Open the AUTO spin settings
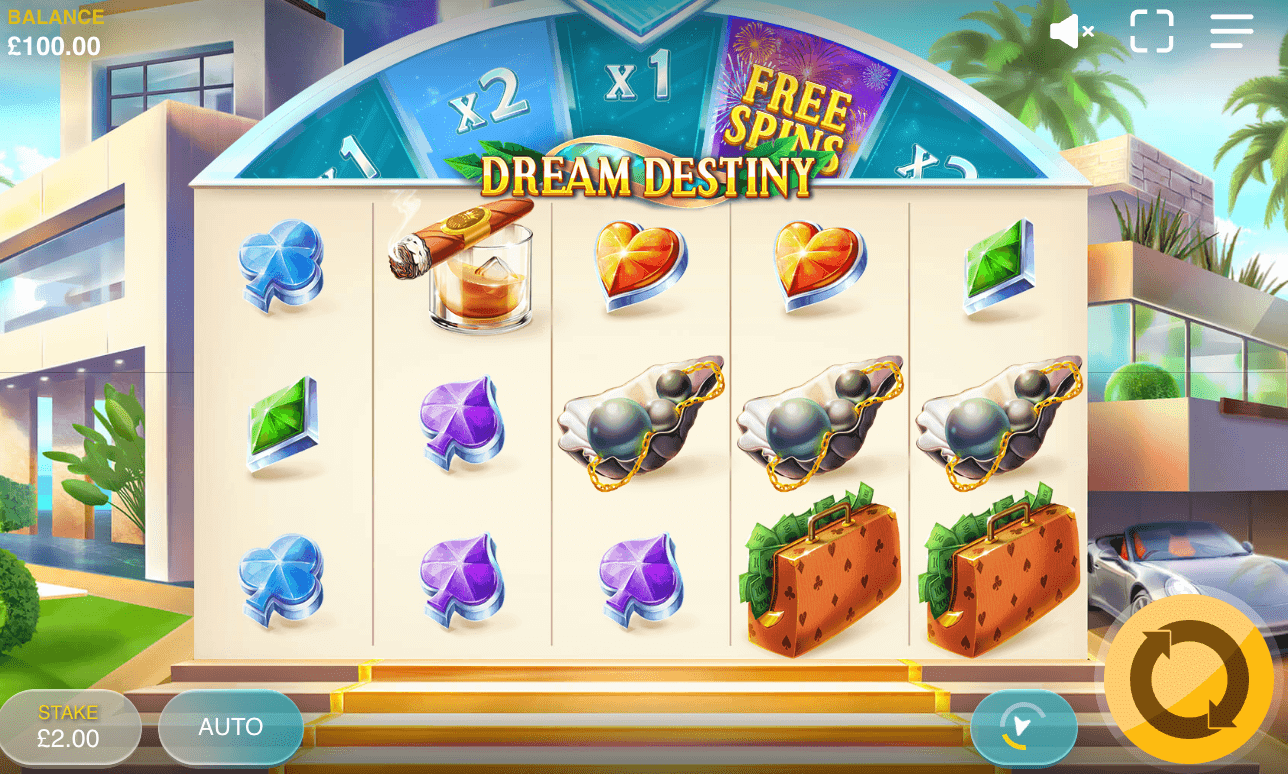 pos(230,727)
